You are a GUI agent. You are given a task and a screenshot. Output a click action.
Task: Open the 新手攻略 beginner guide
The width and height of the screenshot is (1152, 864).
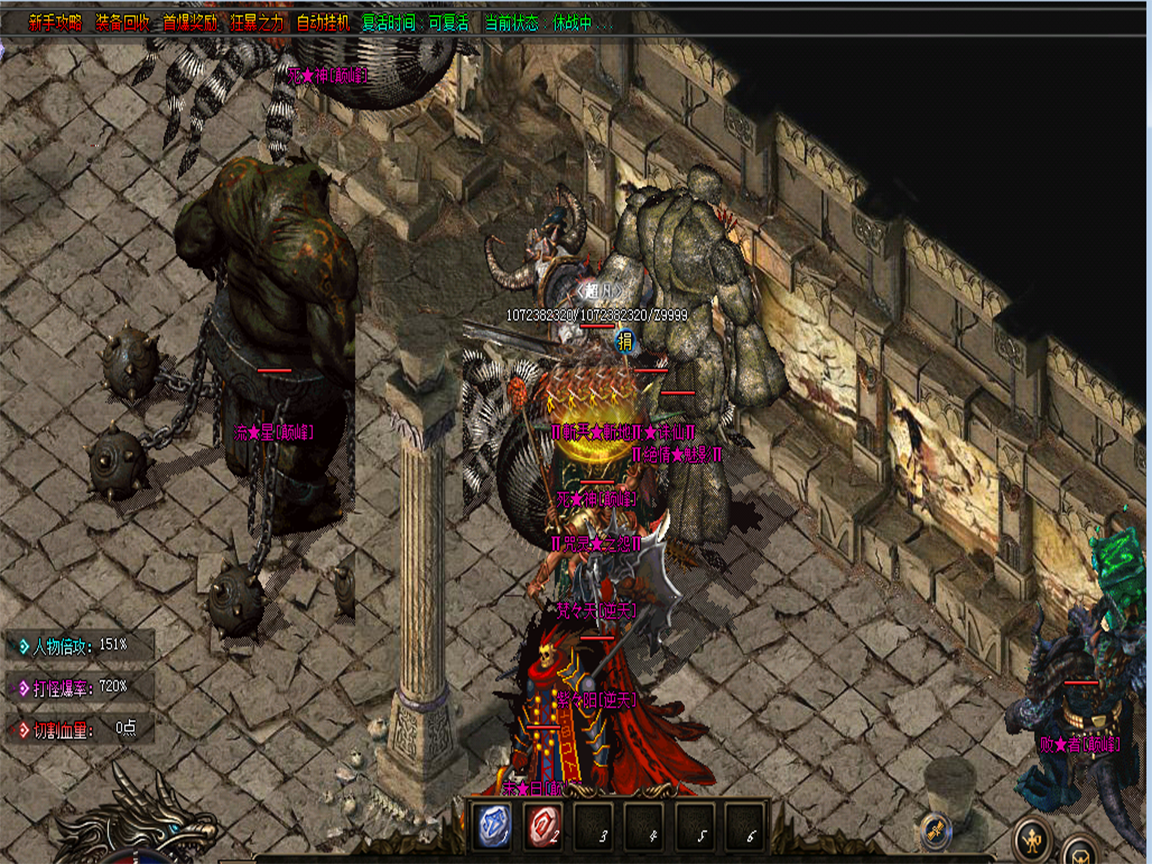[55, 23]
